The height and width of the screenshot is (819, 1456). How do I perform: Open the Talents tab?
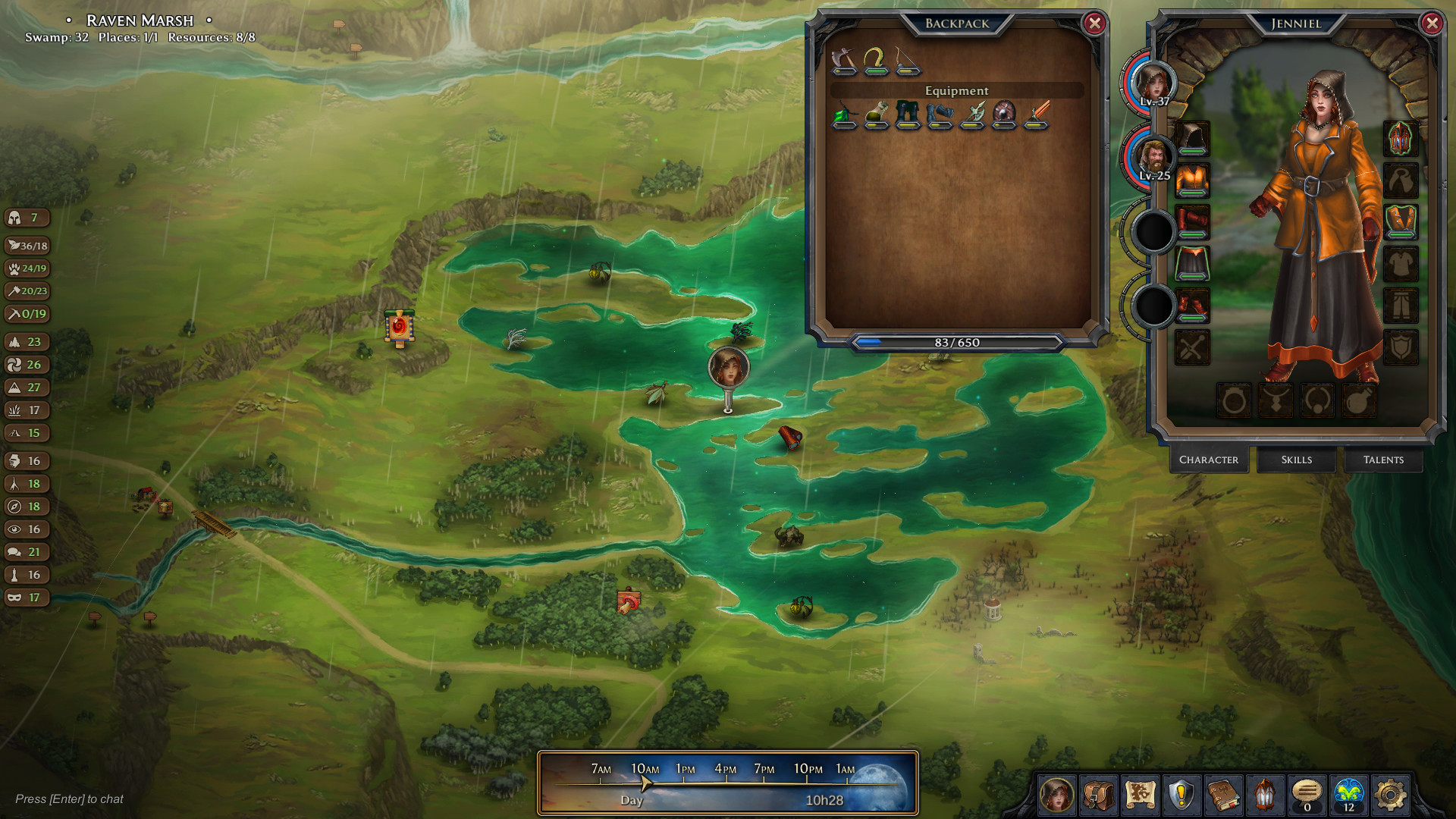tap(1383, 460)
